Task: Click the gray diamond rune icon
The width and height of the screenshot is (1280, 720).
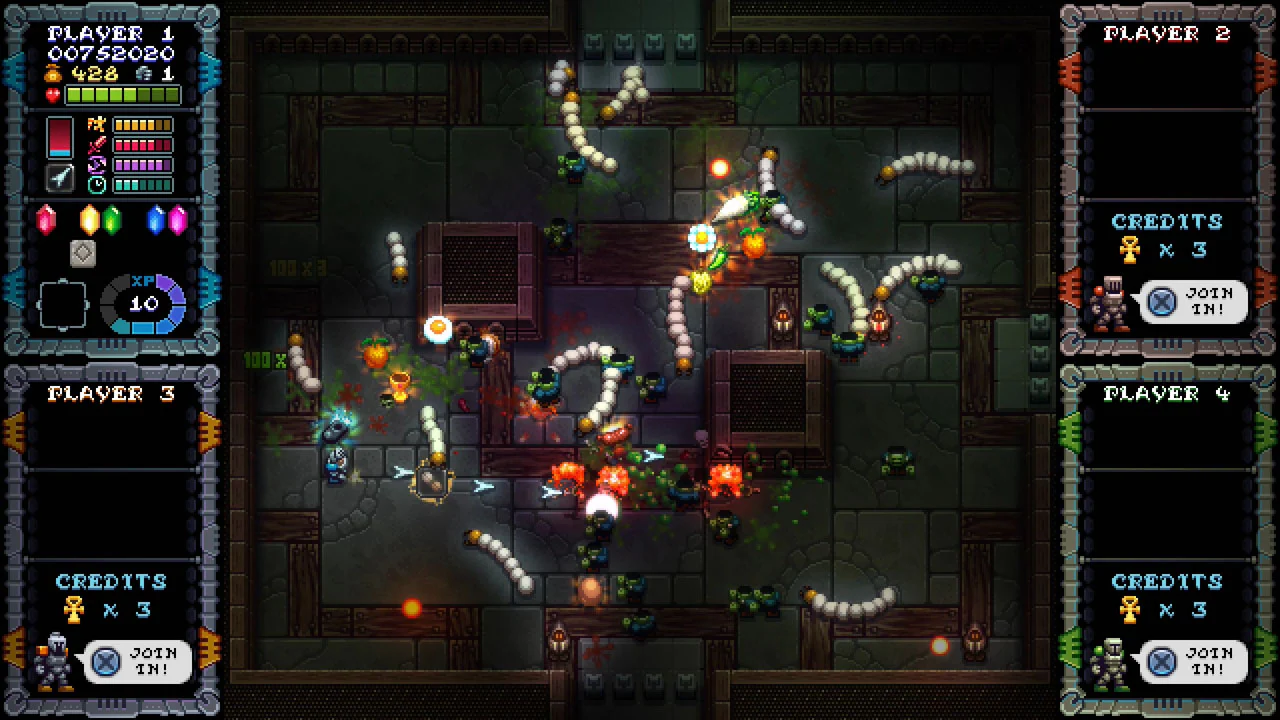Action: coord(83,253)
